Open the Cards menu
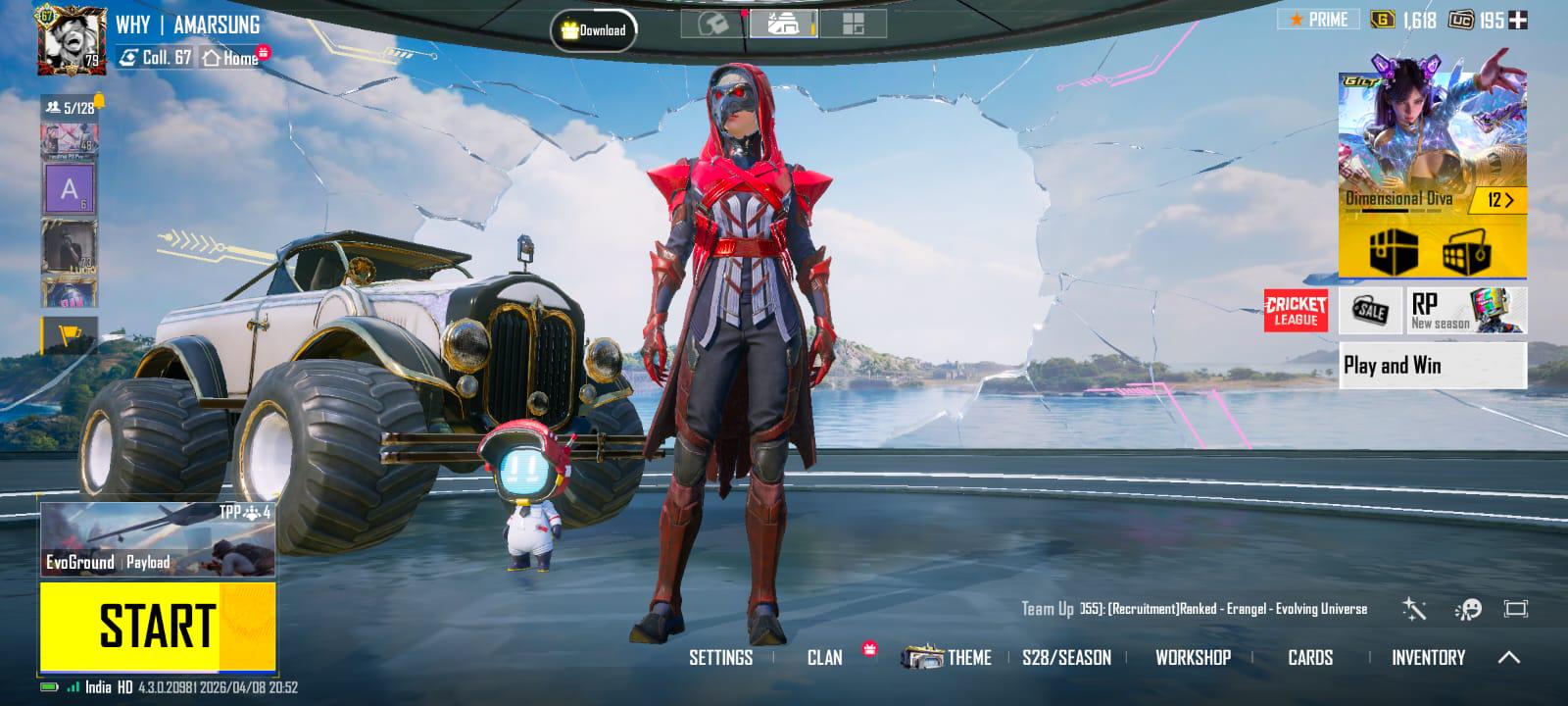1568x706 pixels. 1310,658
